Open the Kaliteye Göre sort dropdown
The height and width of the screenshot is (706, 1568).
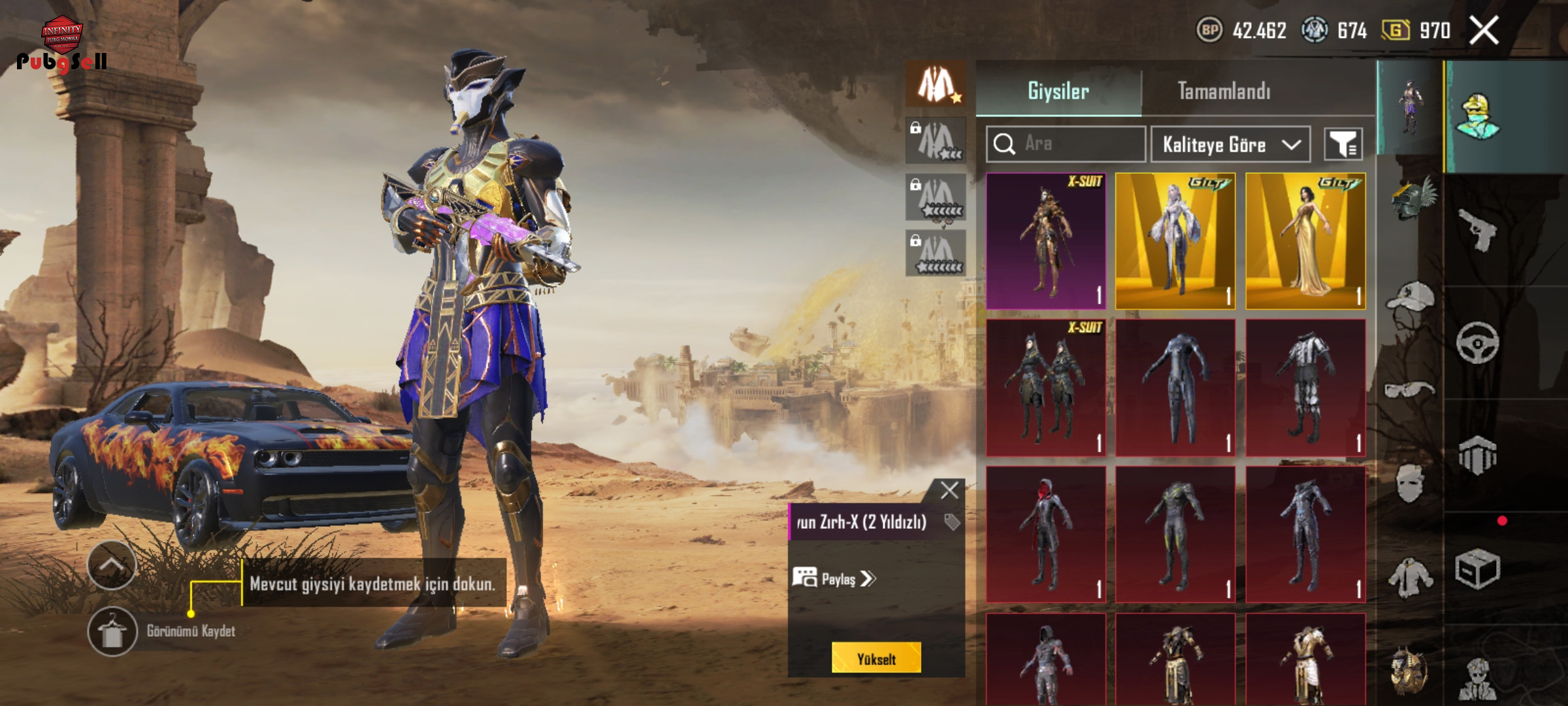(x=1230, y=144)
